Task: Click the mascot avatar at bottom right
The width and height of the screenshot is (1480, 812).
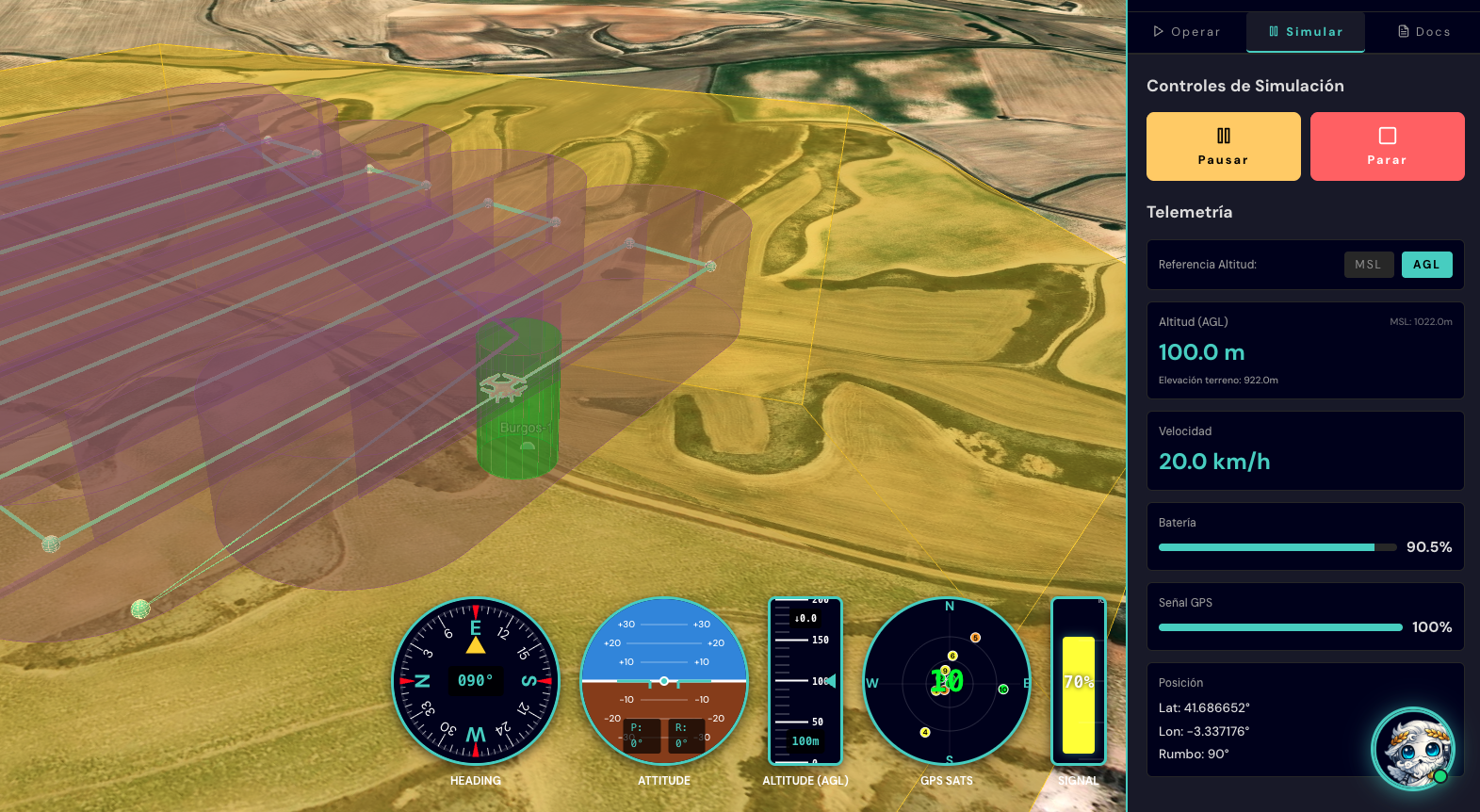Action: [x=1411, y=749]
